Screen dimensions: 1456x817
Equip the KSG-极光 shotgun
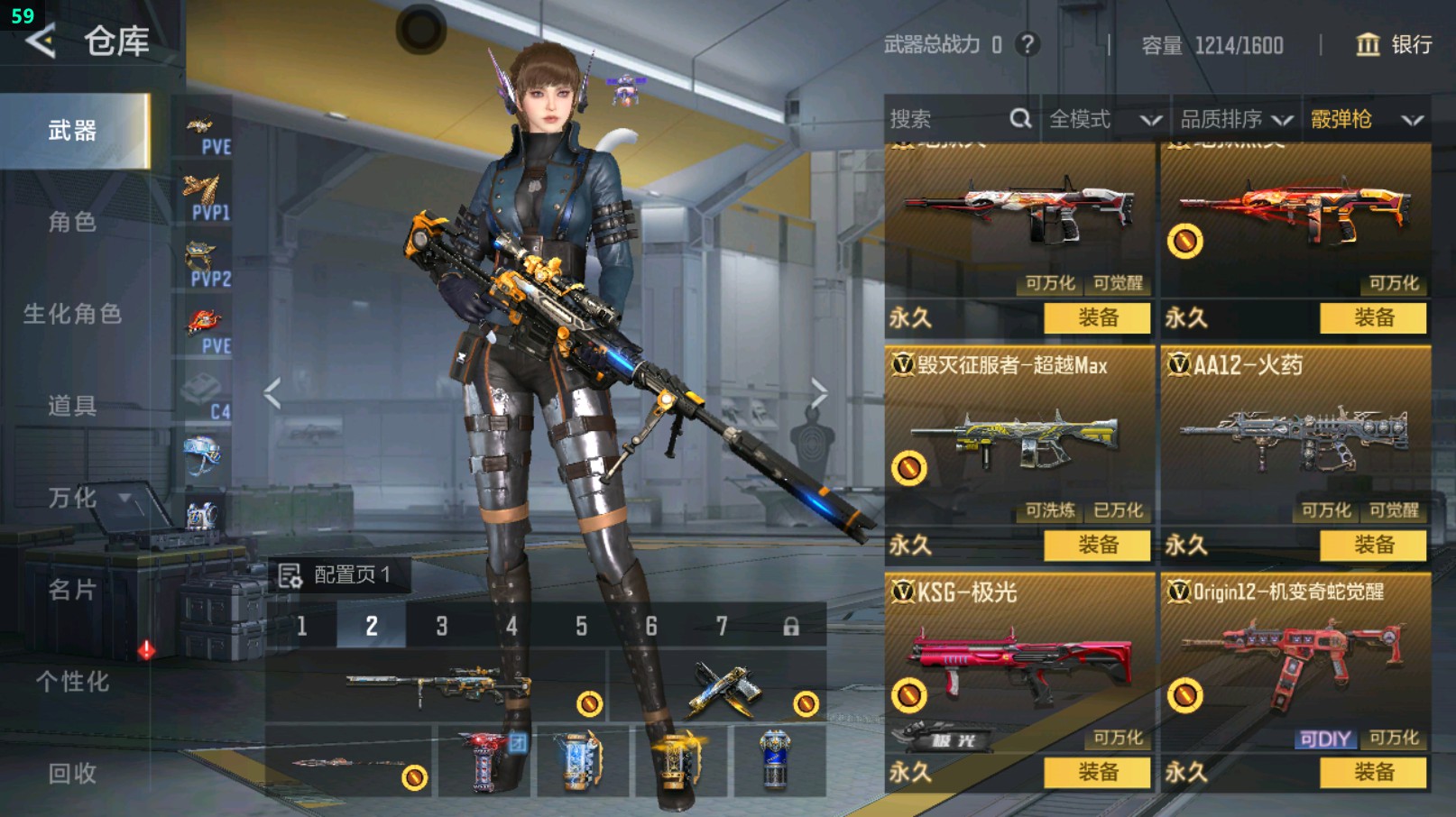tap(1097, 772)
